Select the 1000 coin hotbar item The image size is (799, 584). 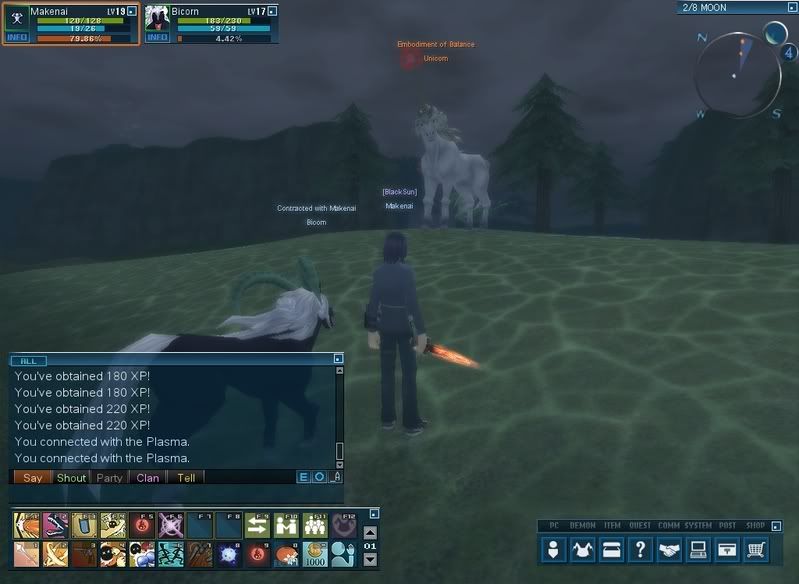[315, 553]
